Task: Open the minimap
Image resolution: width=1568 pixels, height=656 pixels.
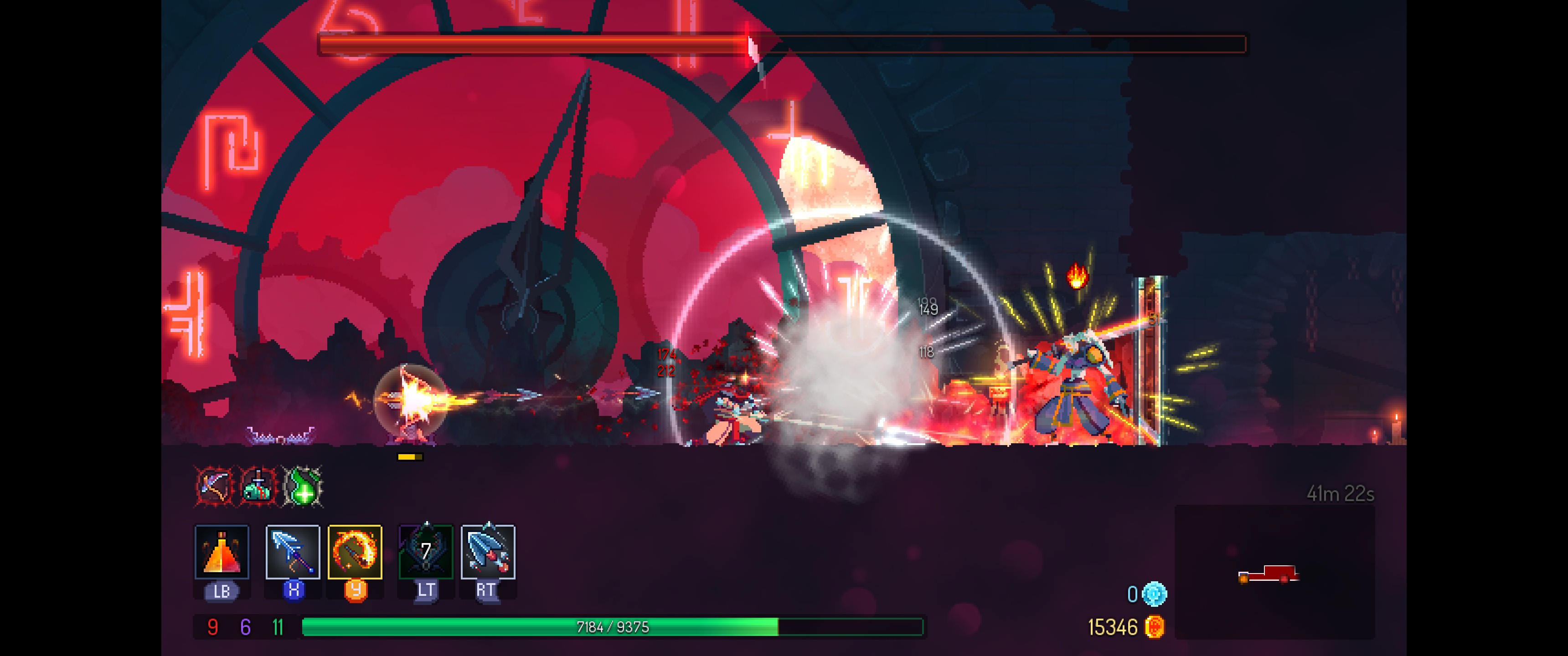Action: coord(1274,572)
